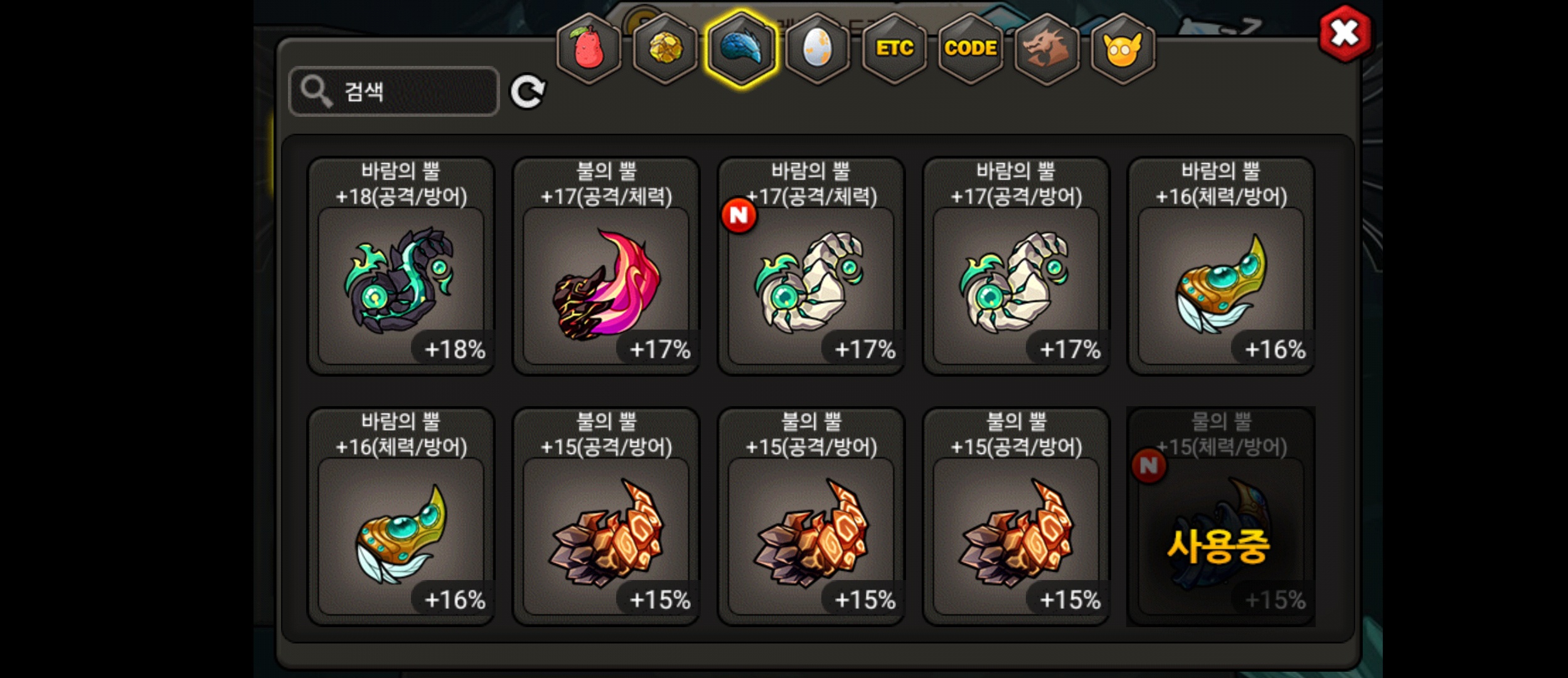Viewport: 1568px width, 678px height.
Task: Click the 검색 search field
Action: 394,92
